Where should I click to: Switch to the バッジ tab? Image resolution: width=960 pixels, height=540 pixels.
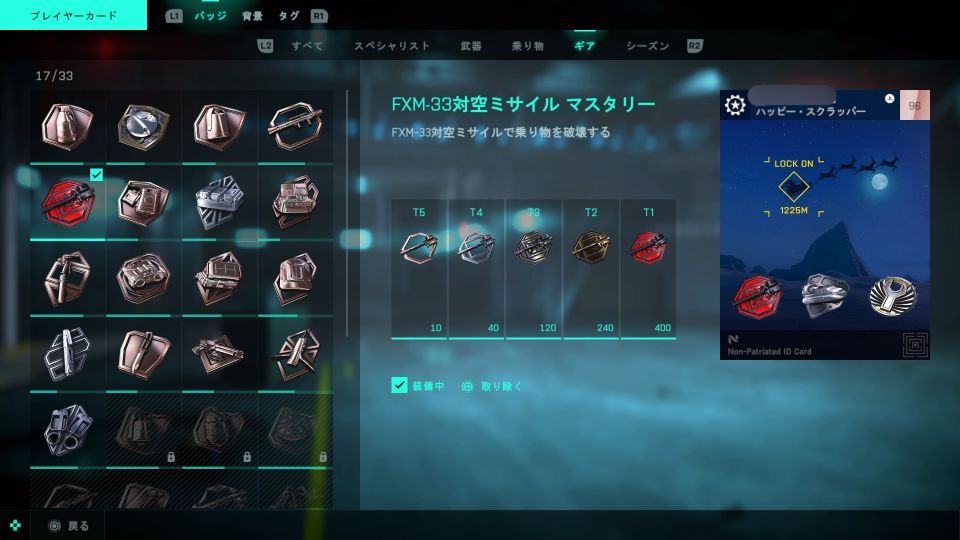(210, 16)
